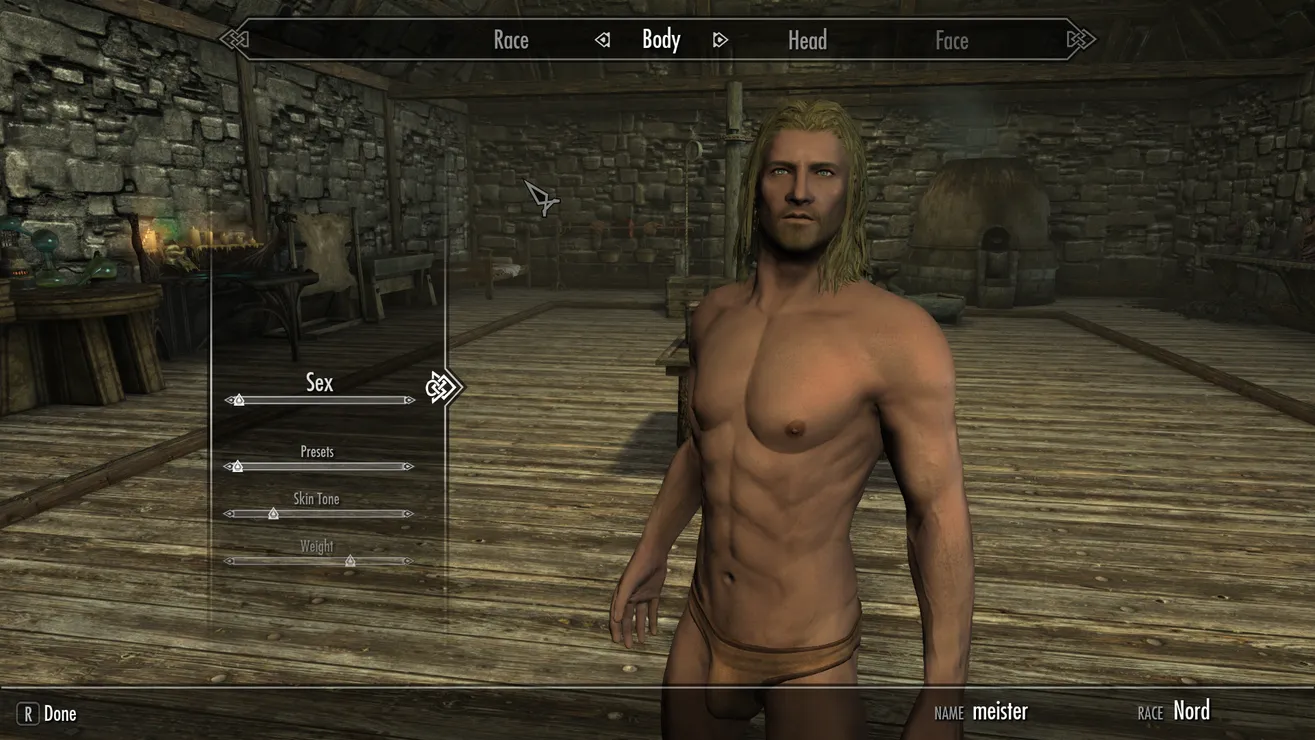Select the Body tab
1315x740 pixels.
coord(661,40)
